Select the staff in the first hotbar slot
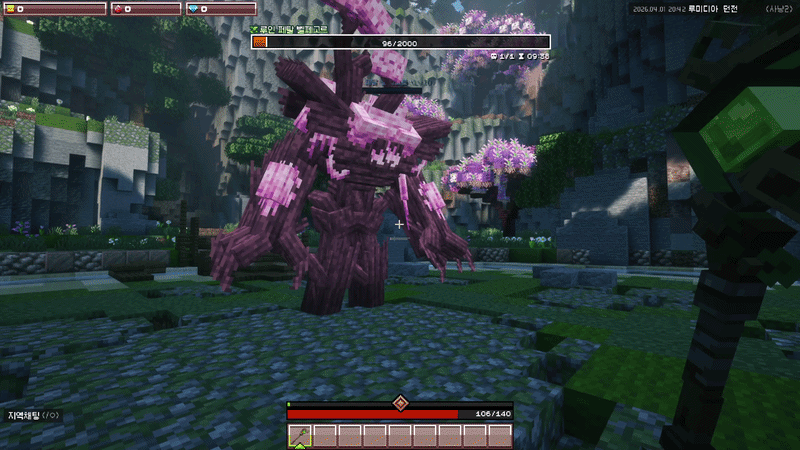The image size is (800, 450). 299,435
